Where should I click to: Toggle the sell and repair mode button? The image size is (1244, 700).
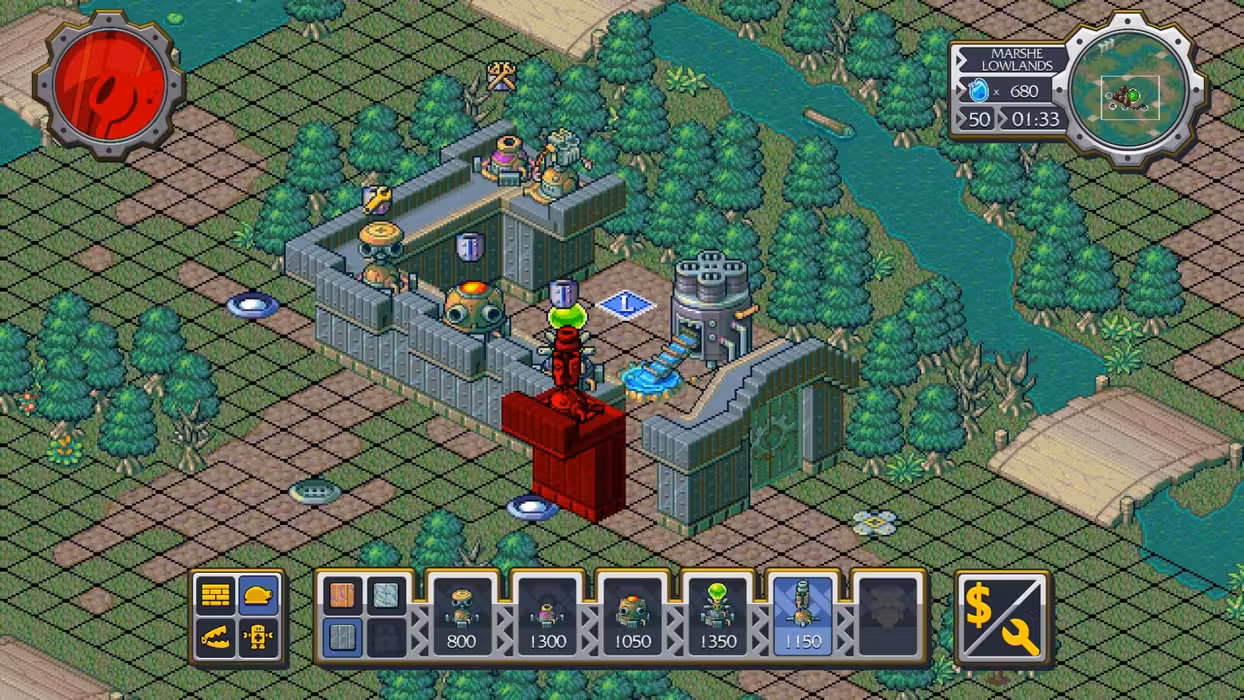coord(1003,617)
